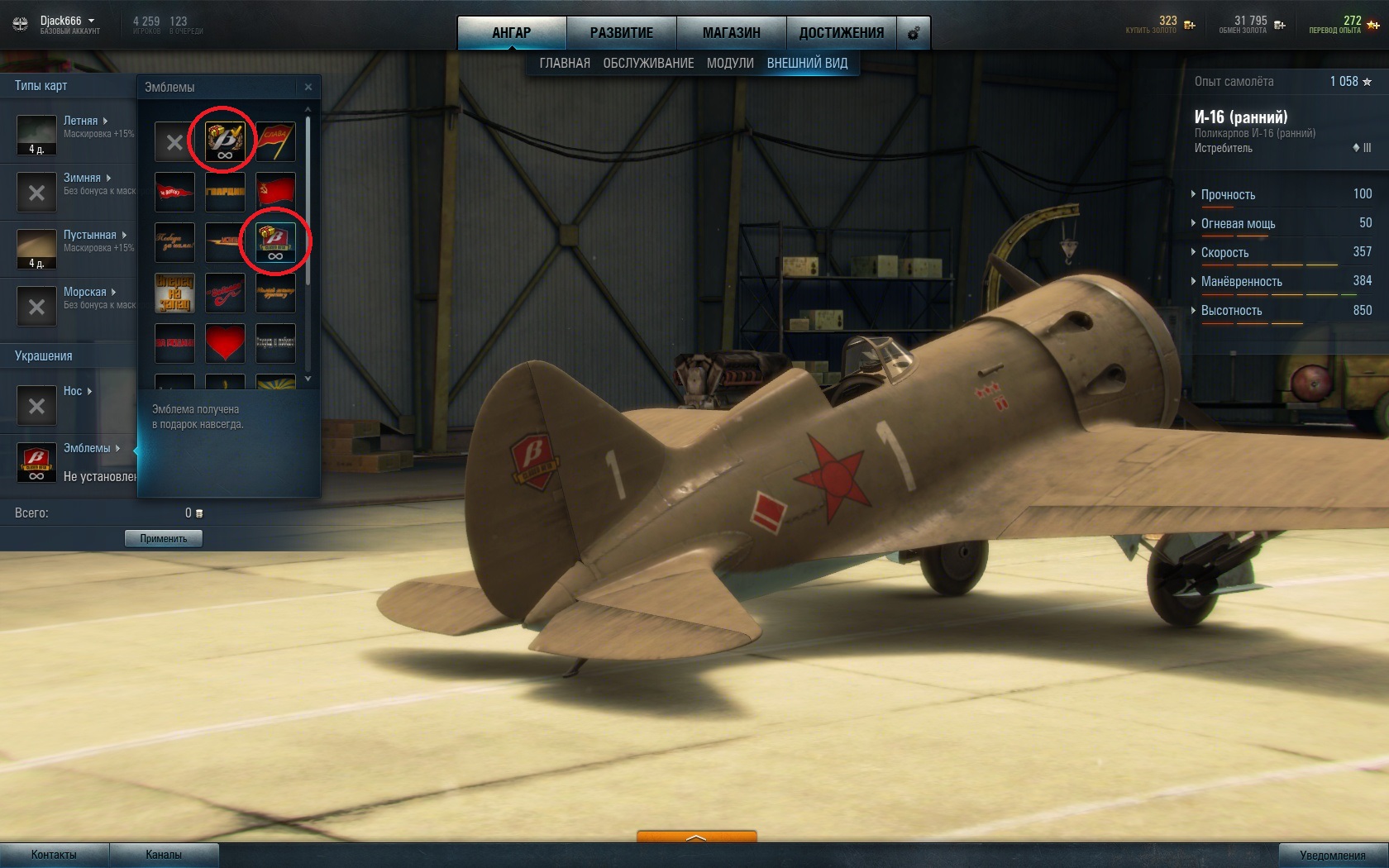Choose the red heart emblem
Screen dimensions: 1389x868
tap(225, 343)
